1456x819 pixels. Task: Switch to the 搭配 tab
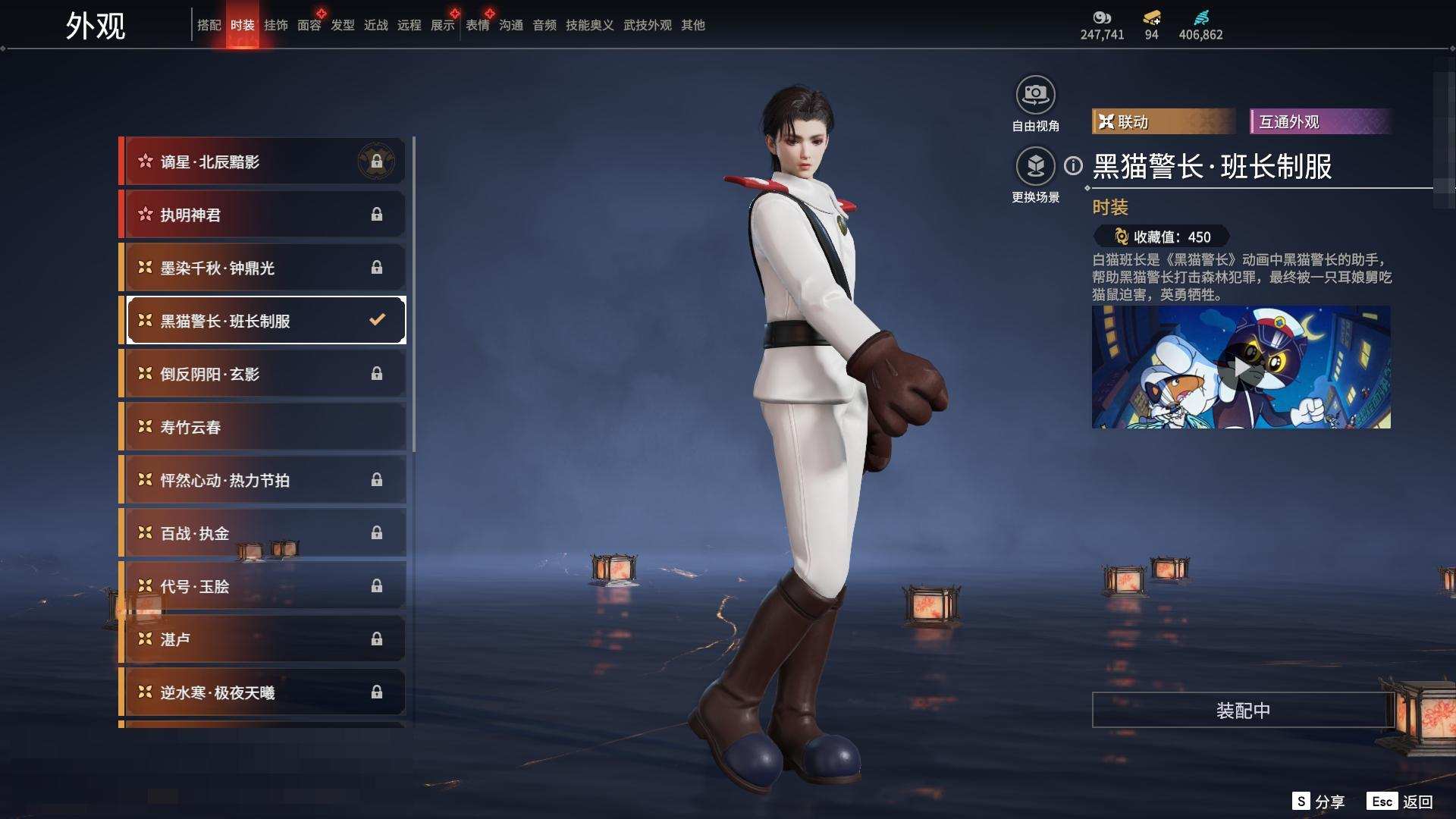(209, 25)
